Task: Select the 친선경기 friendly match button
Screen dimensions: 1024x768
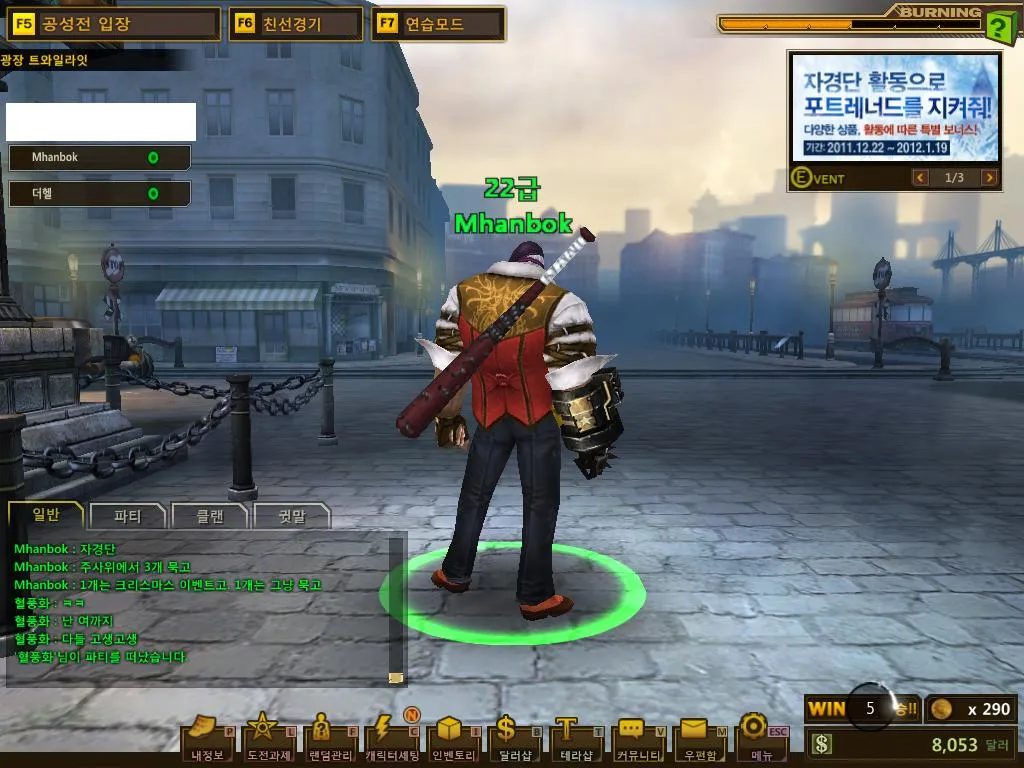Action: (x=296, y=24)
